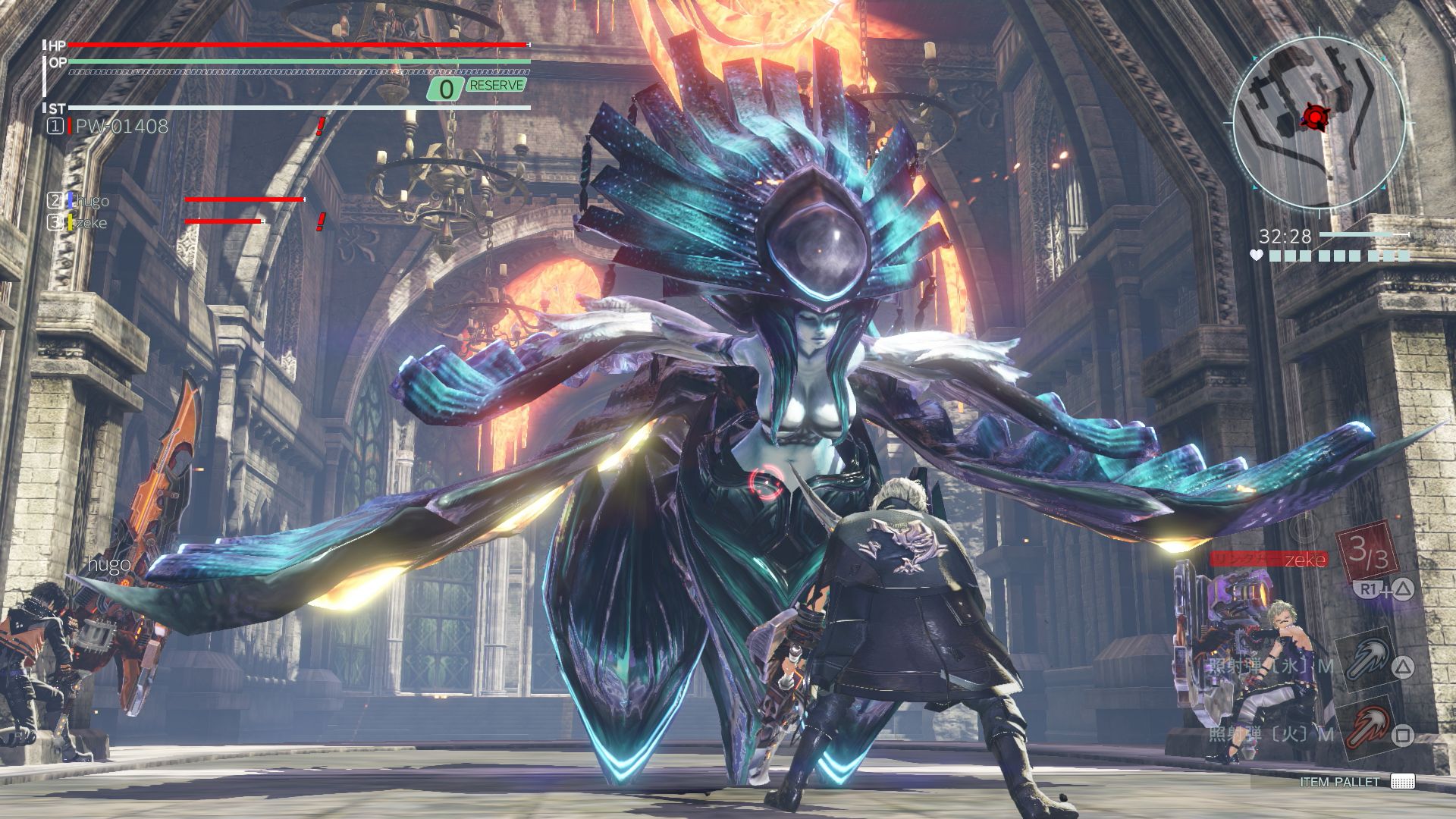
Task: Toggle party slot 3 indicator for zeke
Action: tap(56, 223)
